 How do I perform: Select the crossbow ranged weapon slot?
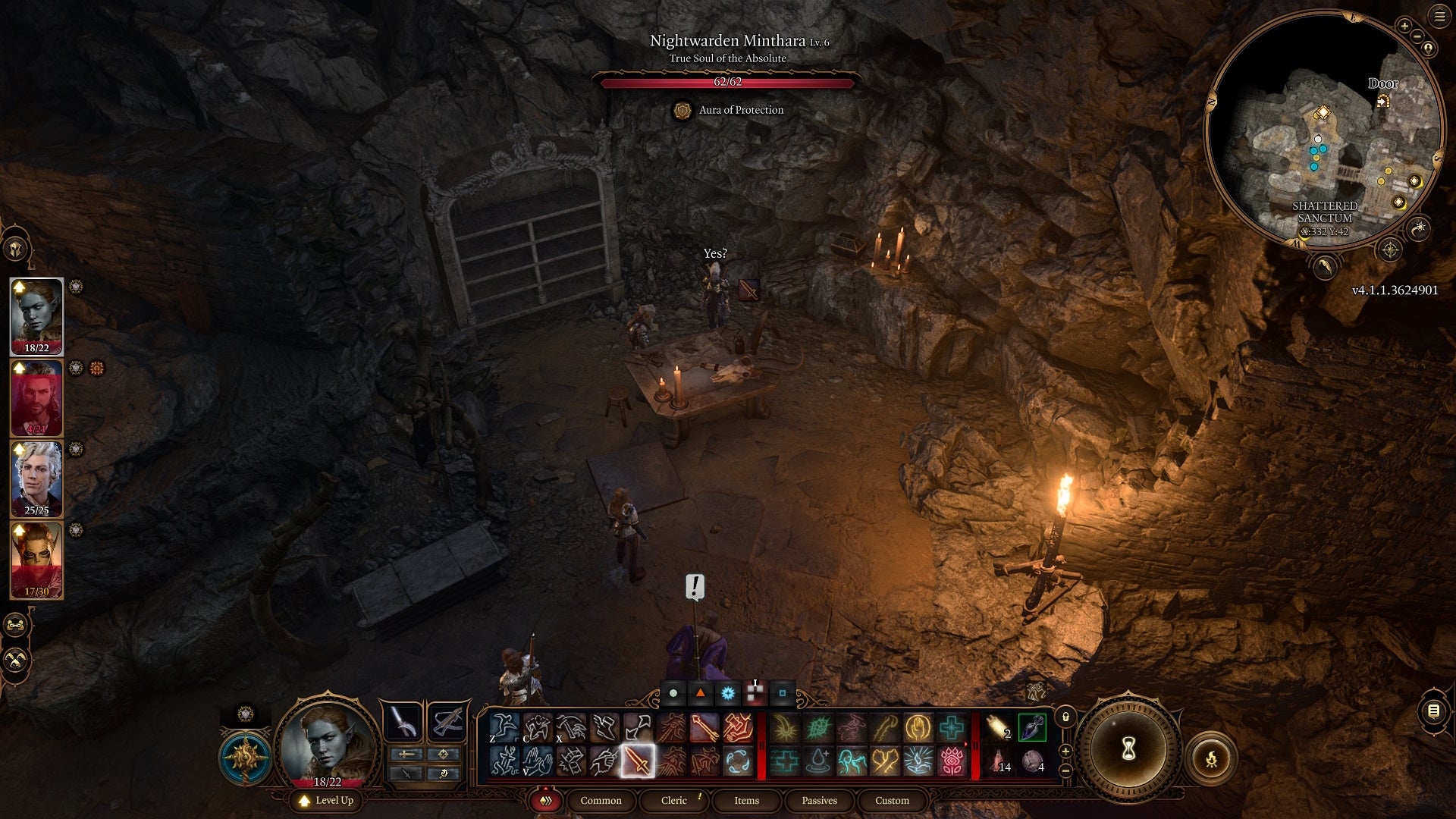point(447,721)
